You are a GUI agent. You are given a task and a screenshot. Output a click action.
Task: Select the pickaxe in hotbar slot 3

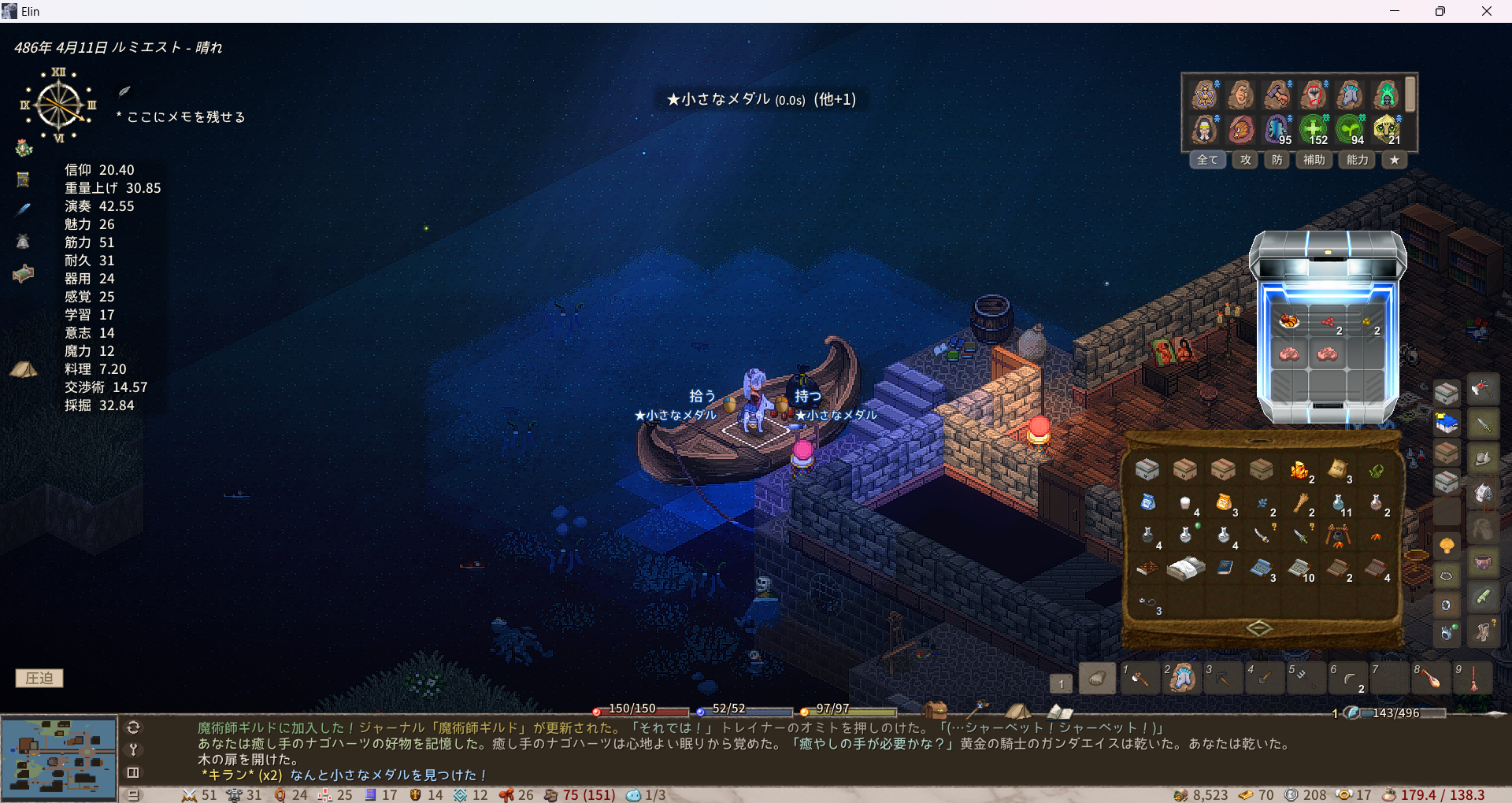tap(1223, 678)
